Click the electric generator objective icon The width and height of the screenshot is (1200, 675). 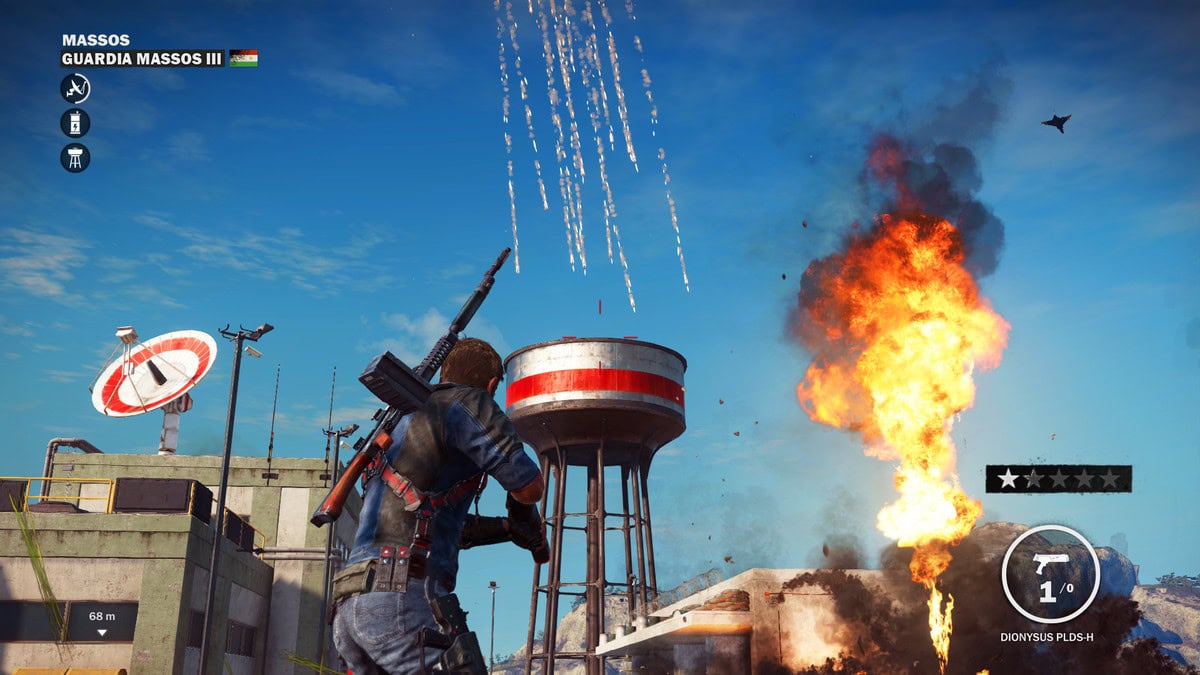[x=75, y=123]
